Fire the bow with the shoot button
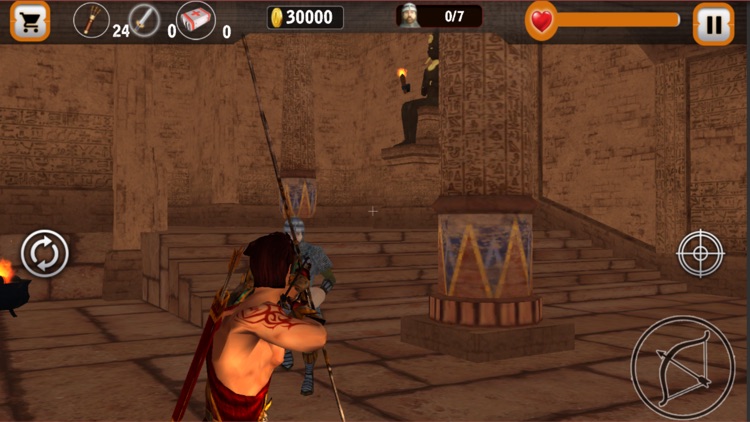 [x=683, y=368]
